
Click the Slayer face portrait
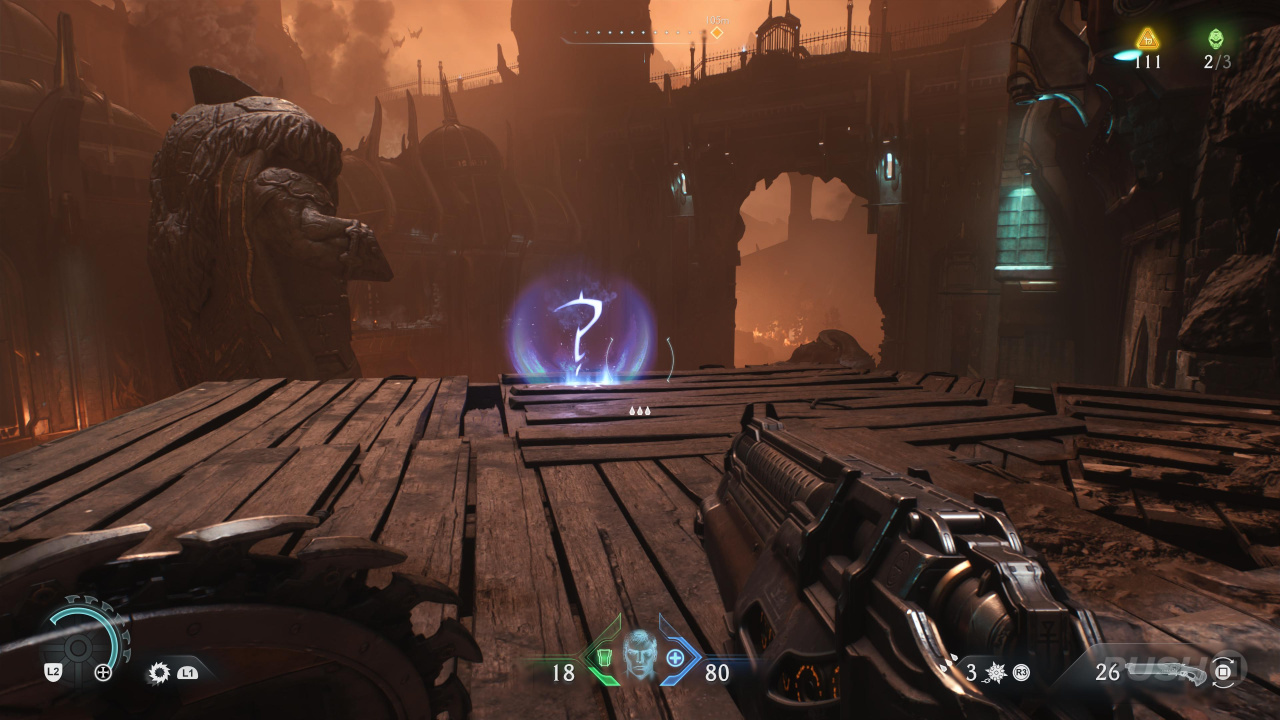click(639, 655)
